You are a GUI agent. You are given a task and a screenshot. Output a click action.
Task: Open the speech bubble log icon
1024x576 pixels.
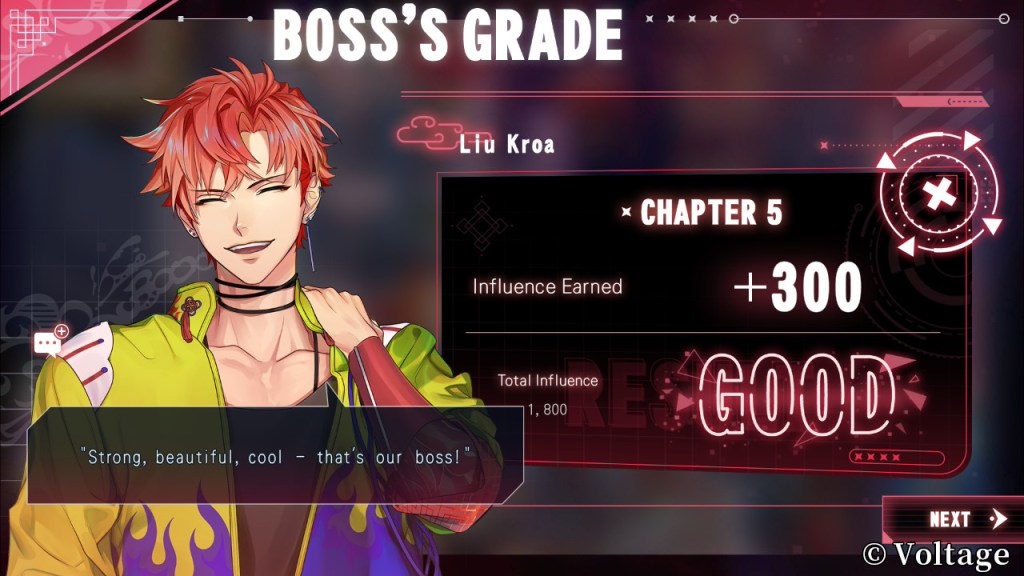click(x=49, y=342)
